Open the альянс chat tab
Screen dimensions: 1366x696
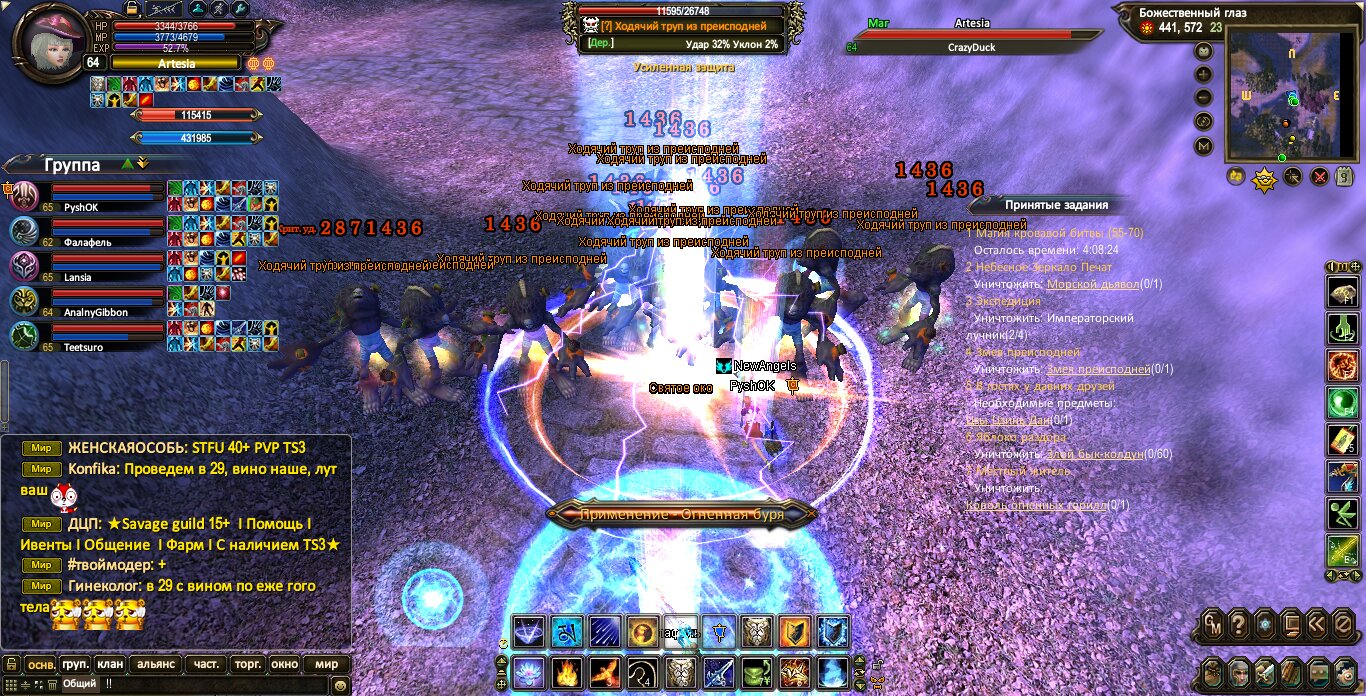click(156, 664)
